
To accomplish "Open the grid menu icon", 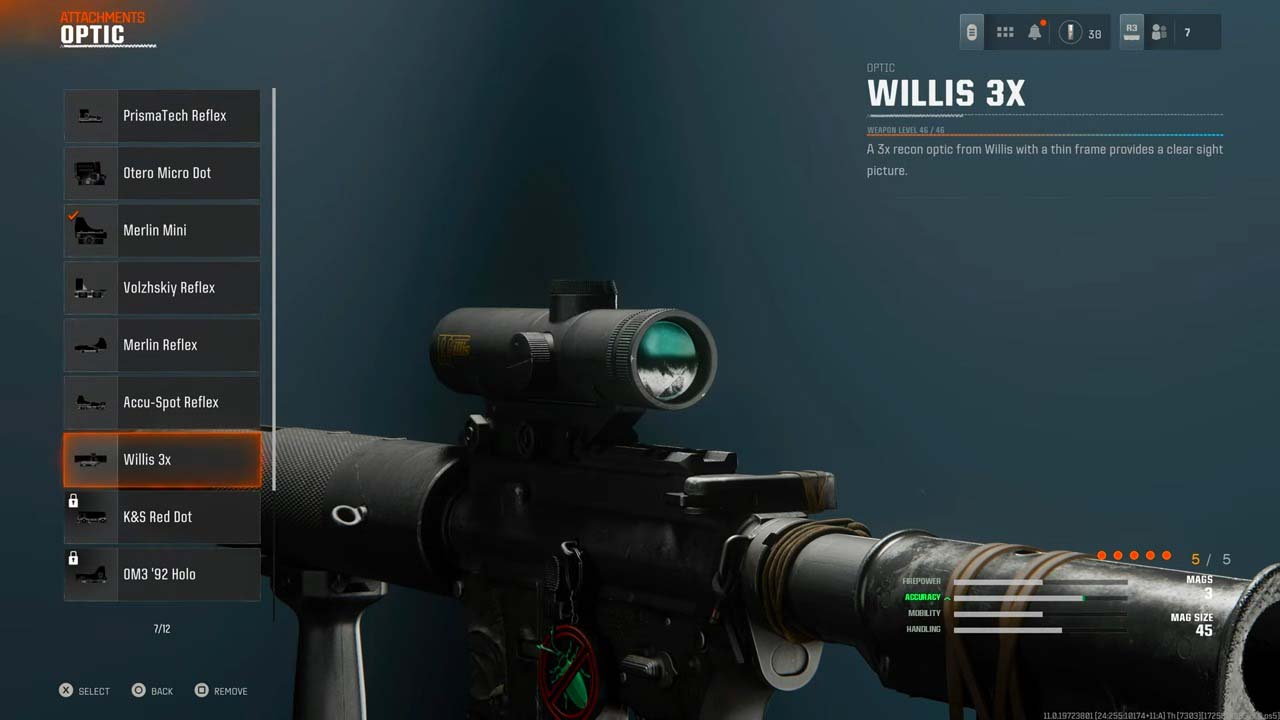I will pos(1005,33).
